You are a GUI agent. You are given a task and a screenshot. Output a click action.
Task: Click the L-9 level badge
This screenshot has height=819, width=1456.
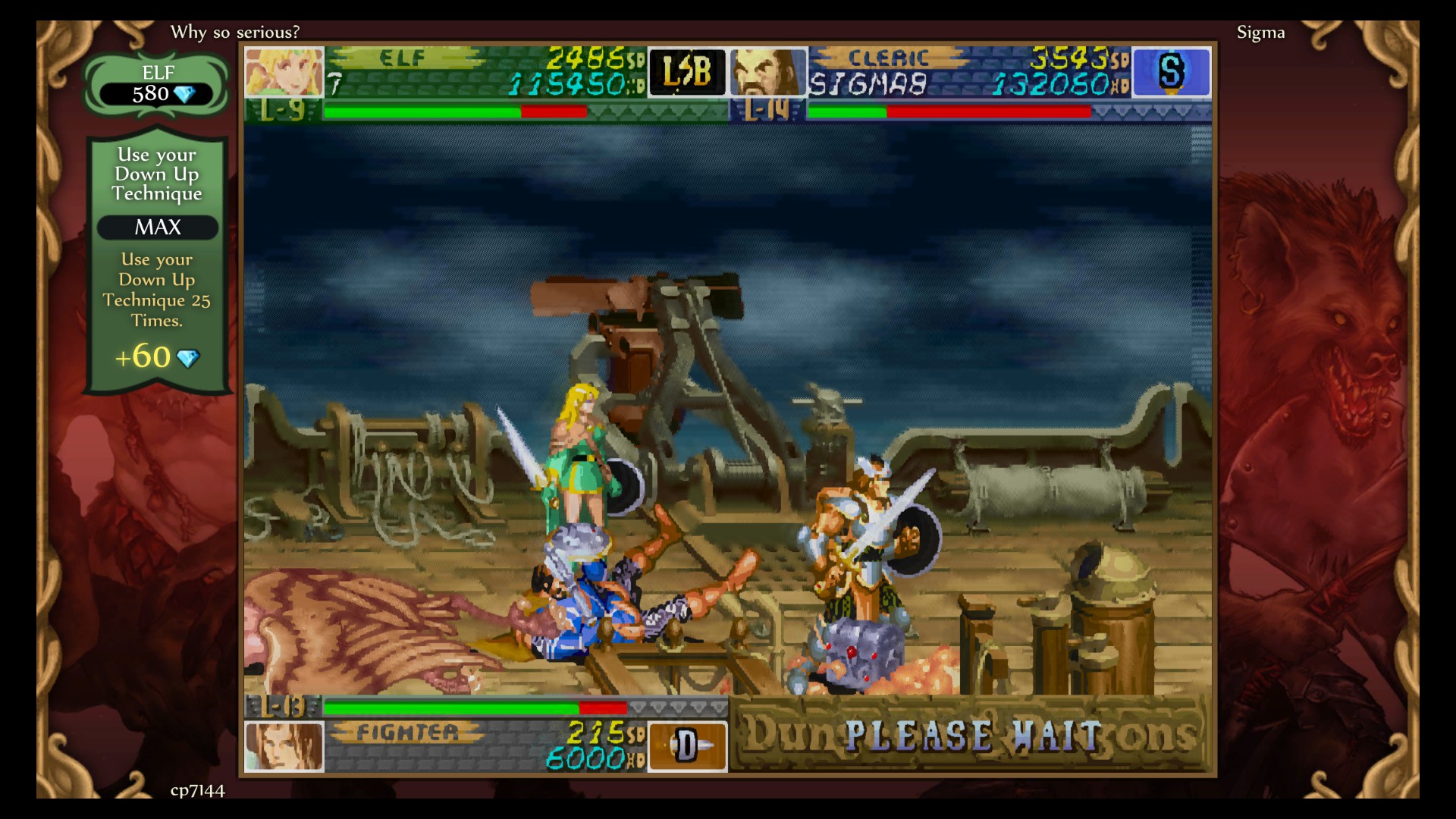tap(281, 111)
